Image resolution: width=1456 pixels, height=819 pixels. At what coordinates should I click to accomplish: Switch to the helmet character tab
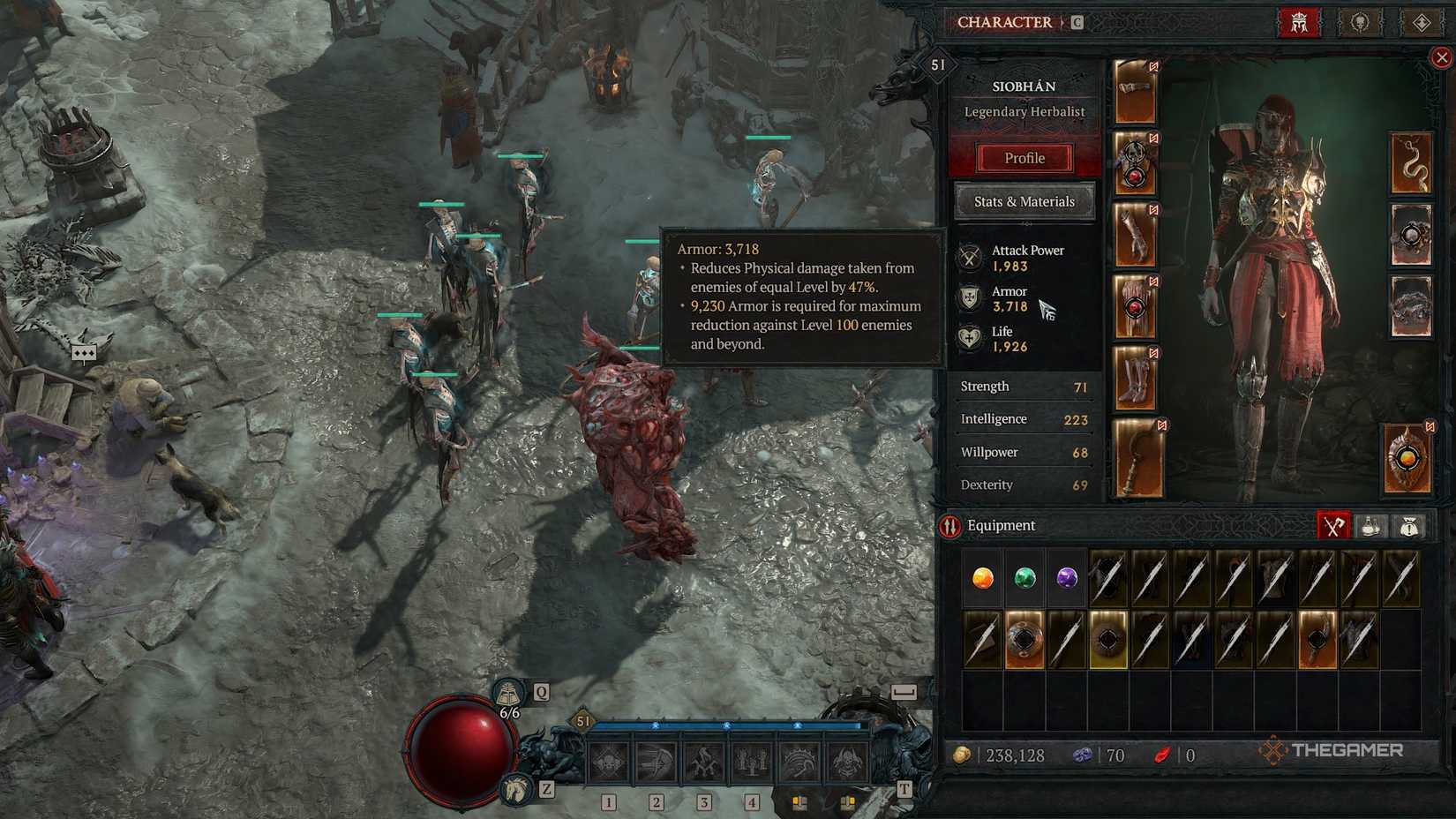click(1299, 23)
